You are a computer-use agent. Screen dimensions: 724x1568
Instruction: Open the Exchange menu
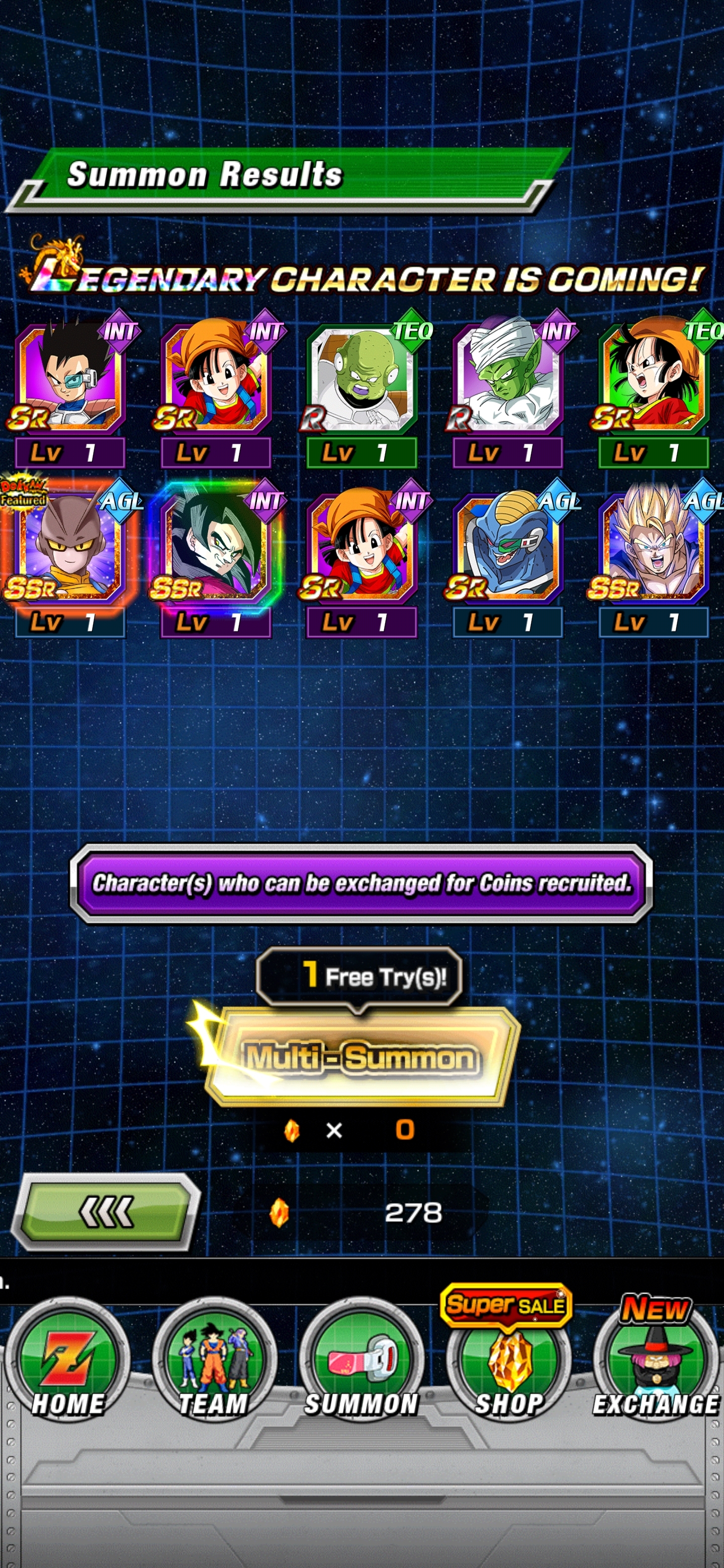[x=655, y=1364]
